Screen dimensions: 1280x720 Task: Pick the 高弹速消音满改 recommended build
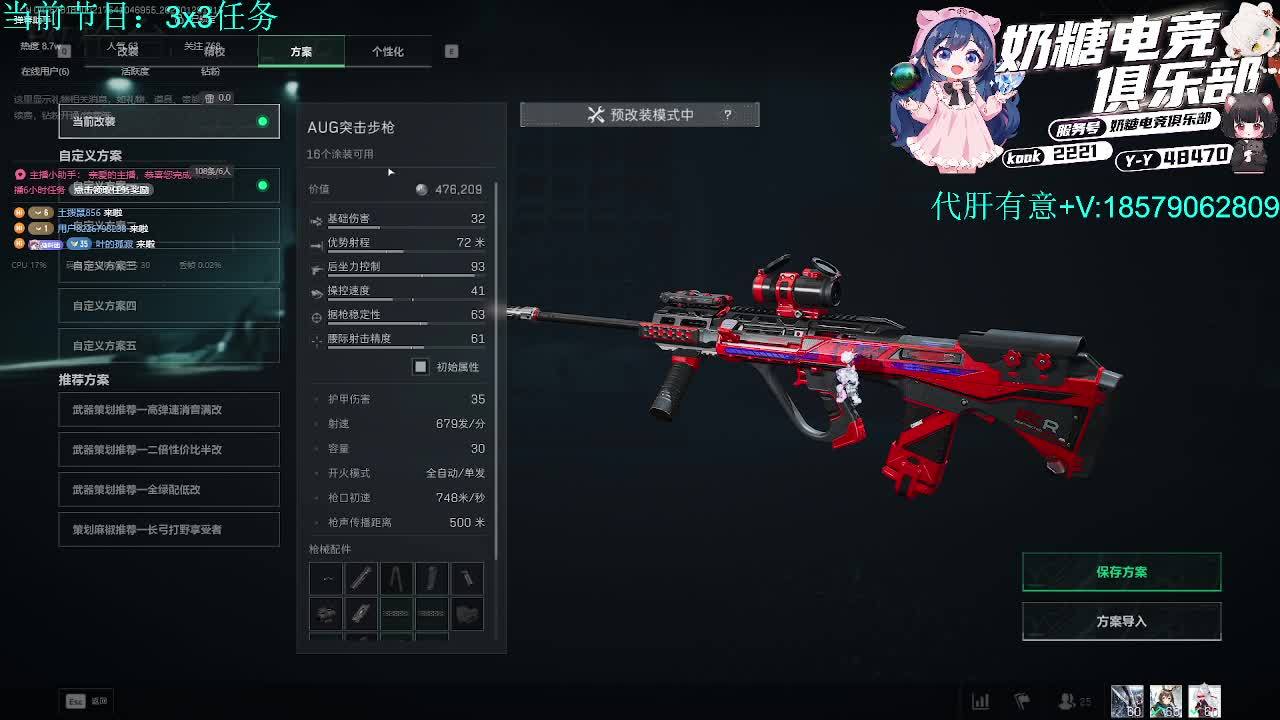coord(168,410)
